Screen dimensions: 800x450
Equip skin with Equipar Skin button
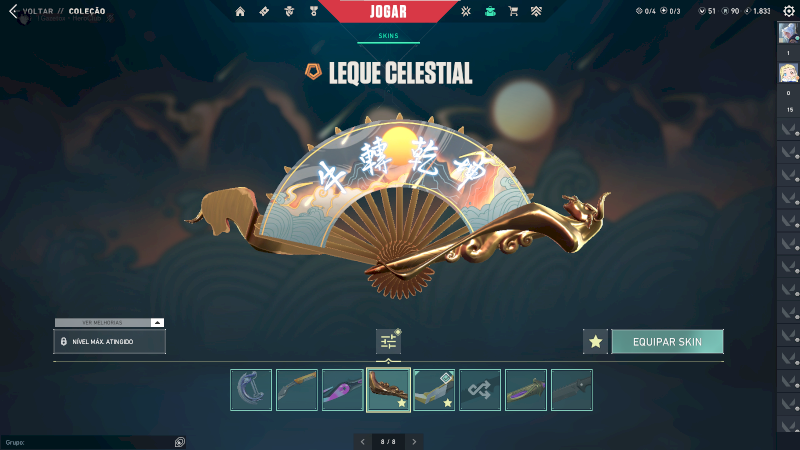(x=667, y=342)
